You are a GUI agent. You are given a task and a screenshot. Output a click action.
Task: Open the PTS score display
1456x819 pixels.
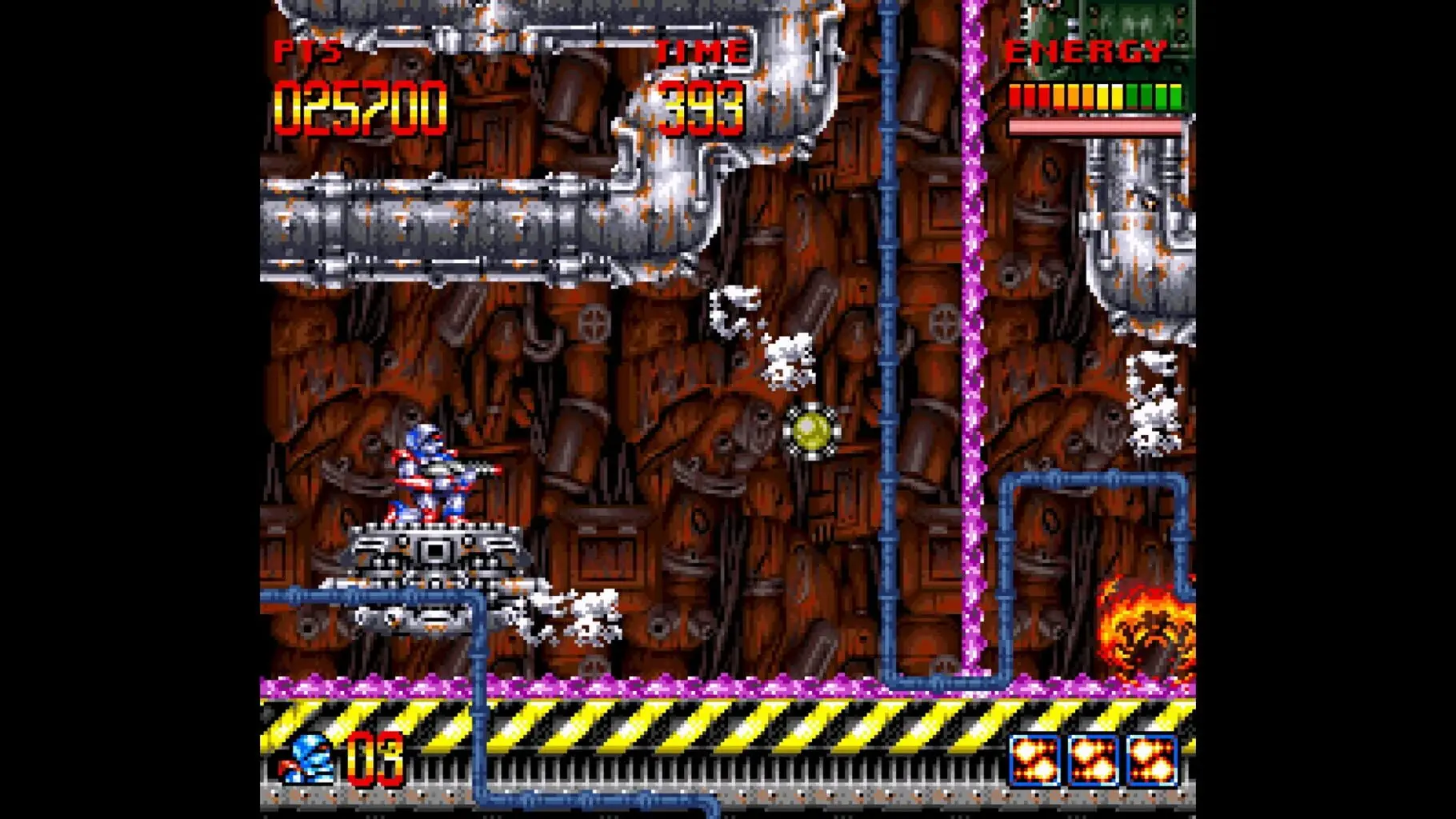tap(308, 50)
